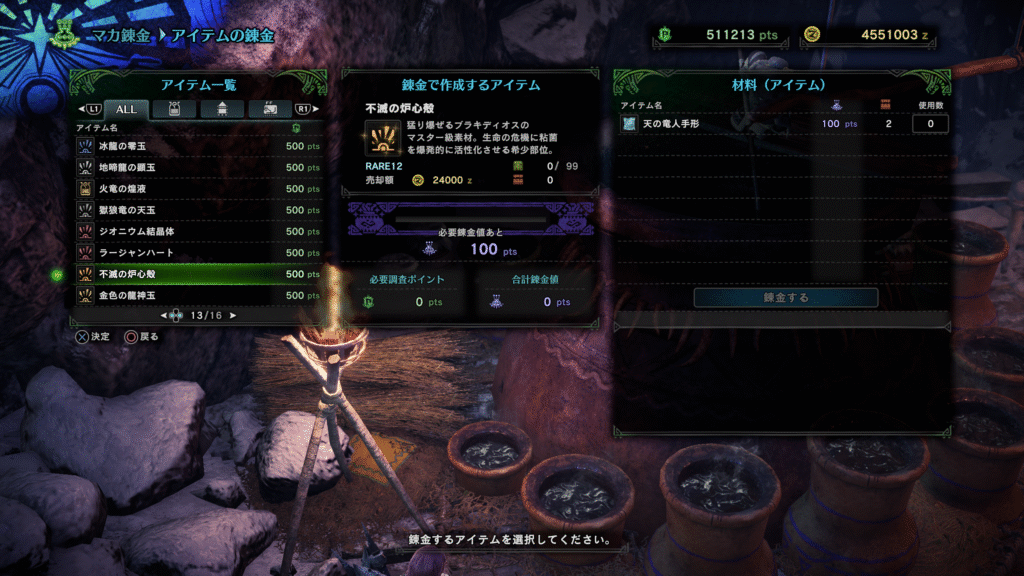Screen dimensions: 1024x576
Task: Click the 使用数 quantity box
Action: pos(930,124)
